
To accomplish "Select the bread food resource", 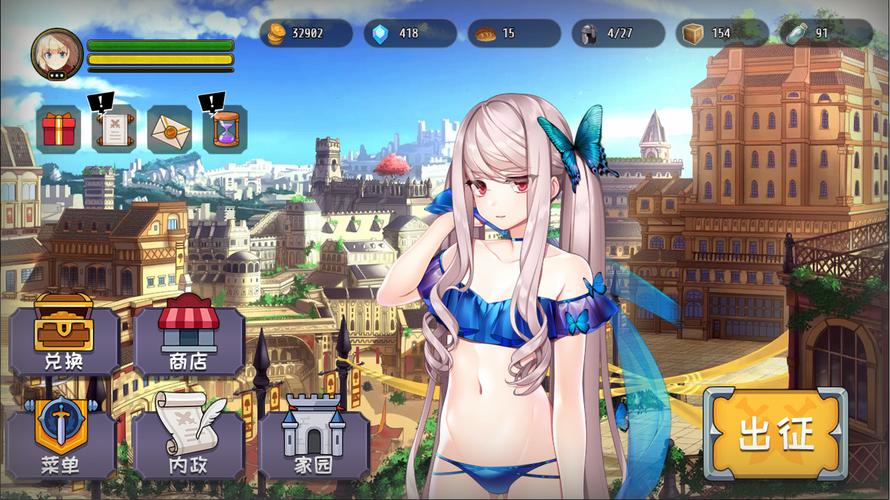I will pyautogui.click(x=513, y=33).
